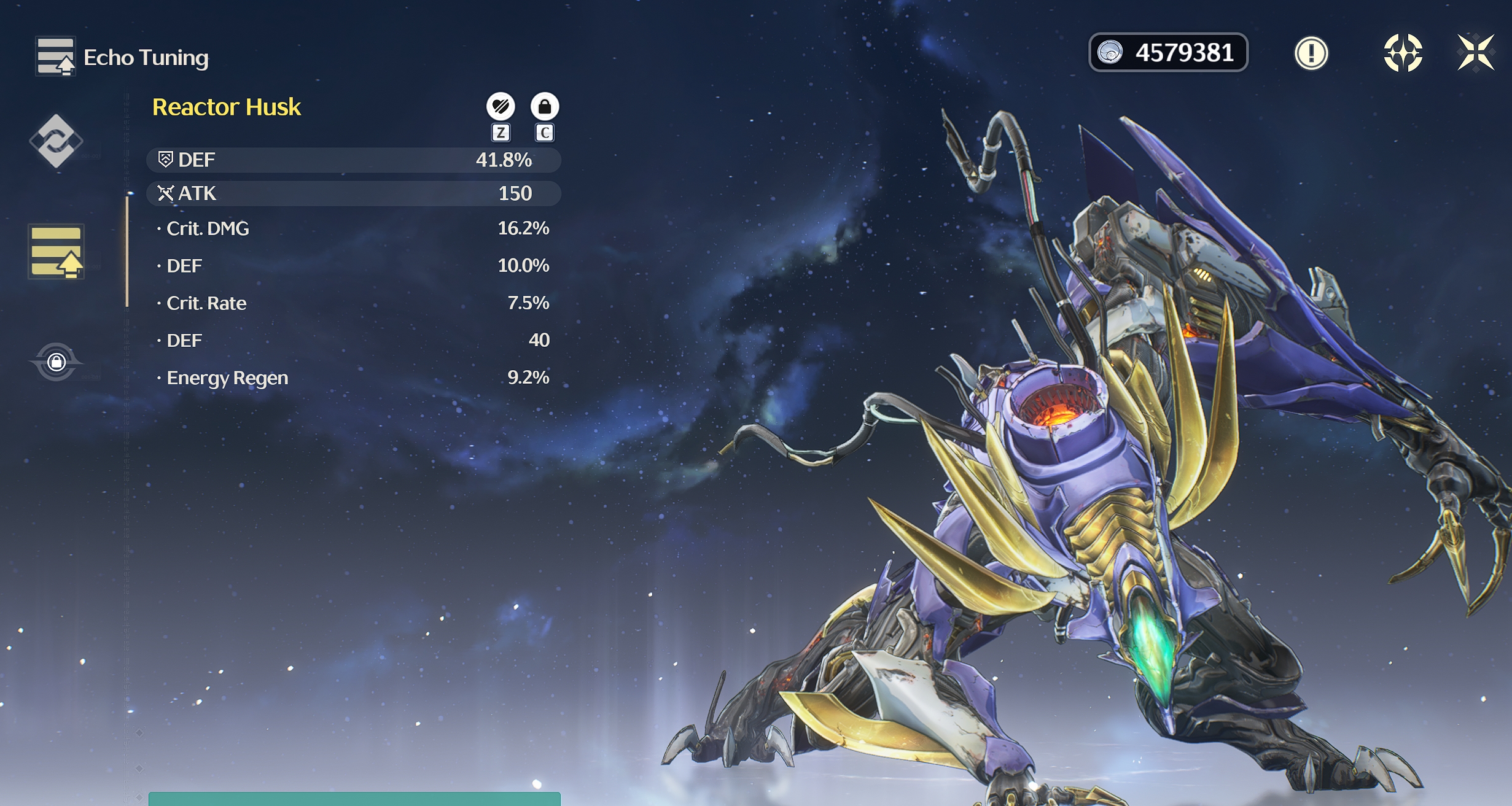Toggle the discard mark on Reactor Husk

(501, 107)
